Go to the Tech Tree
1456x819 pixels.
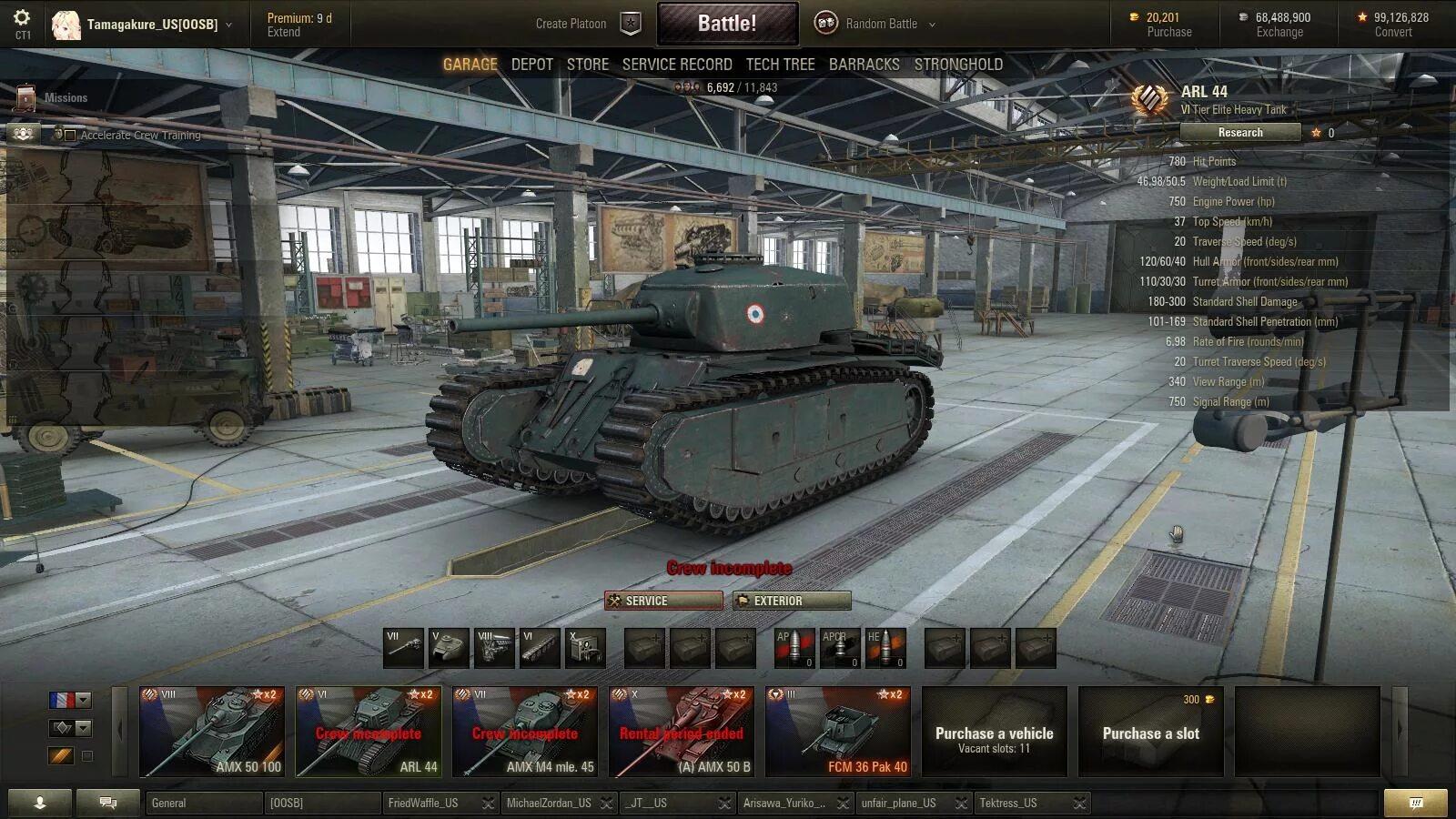[780, 65]
